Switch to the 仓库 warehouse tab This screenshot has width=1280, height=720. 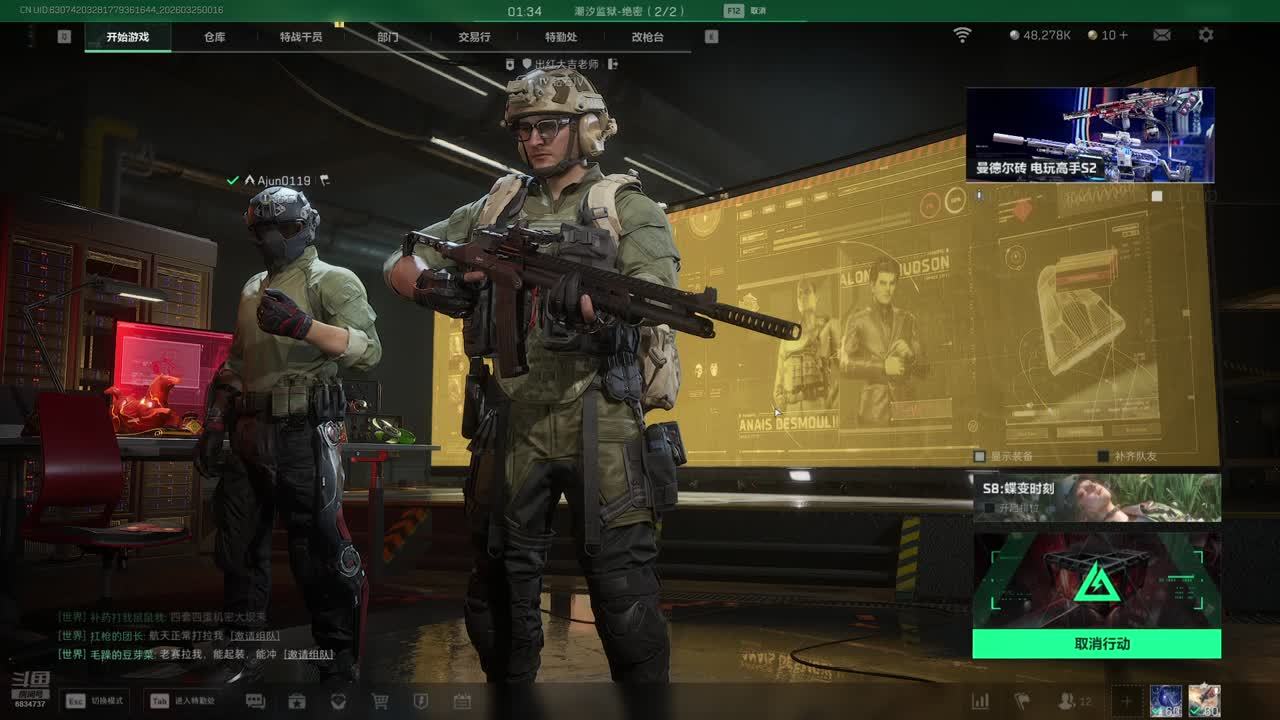214,37
